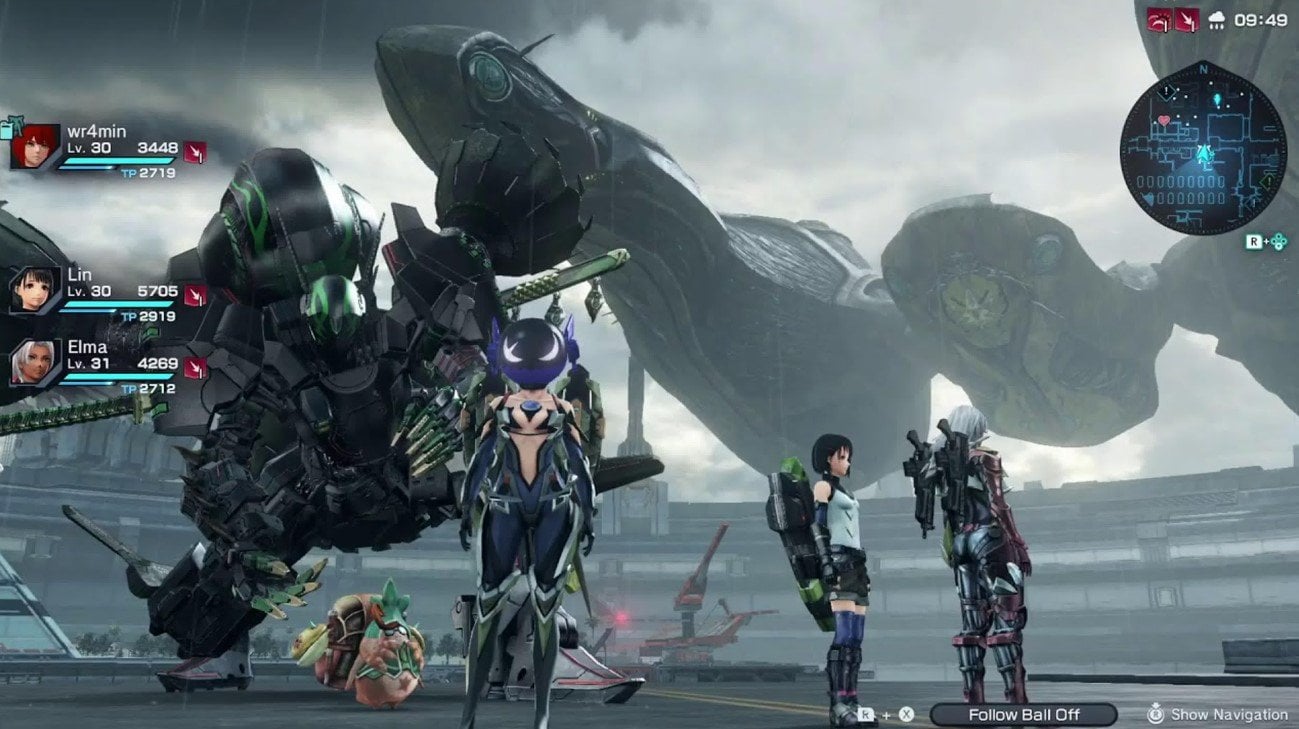Screen dimensions: 1299x729
Task: Click the red debuff icon beside wr4min's HP
Action: click(196, 153)
